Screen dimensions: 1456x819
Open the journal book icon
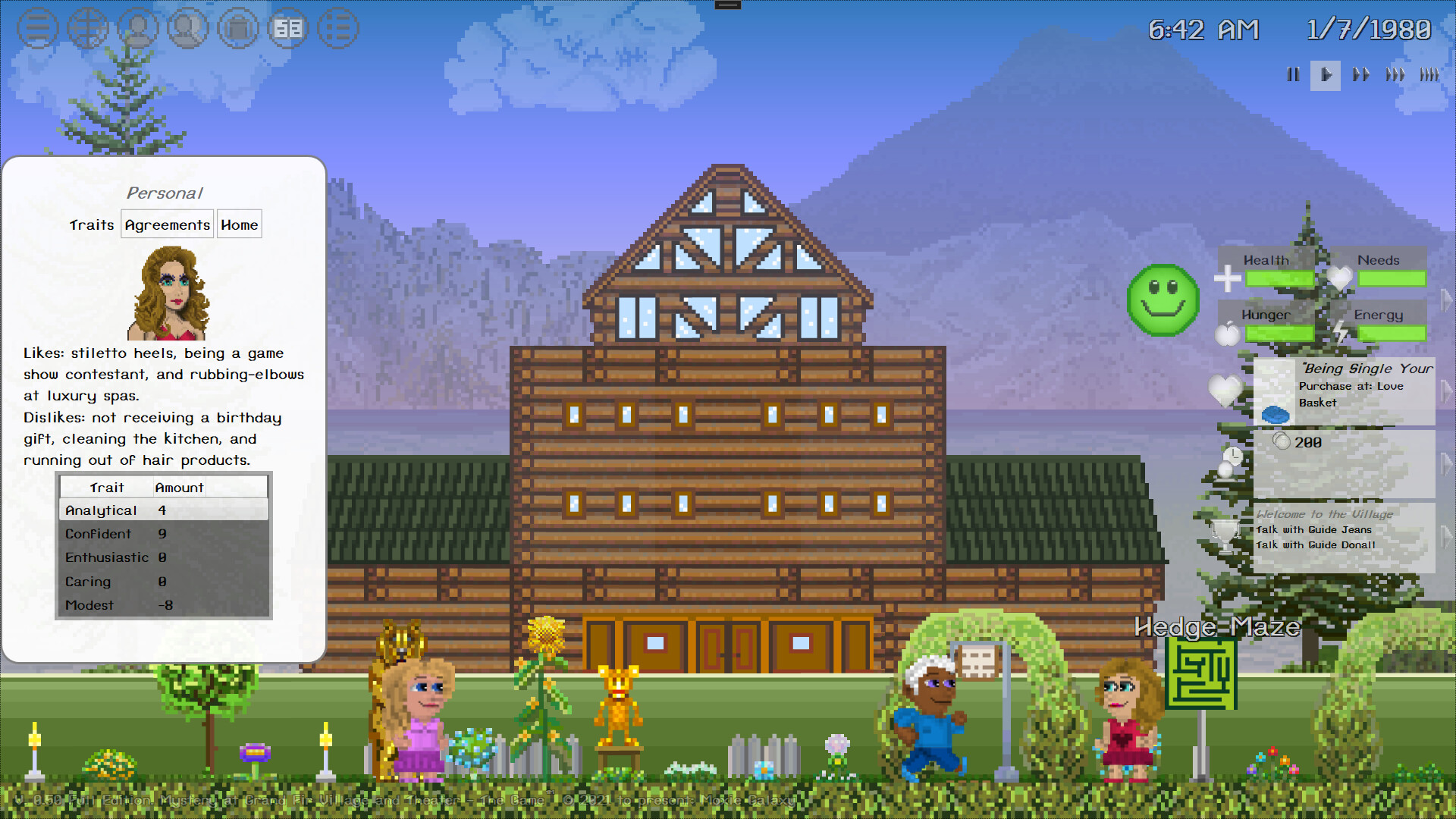pyautogui.click(x=288, y=28)
